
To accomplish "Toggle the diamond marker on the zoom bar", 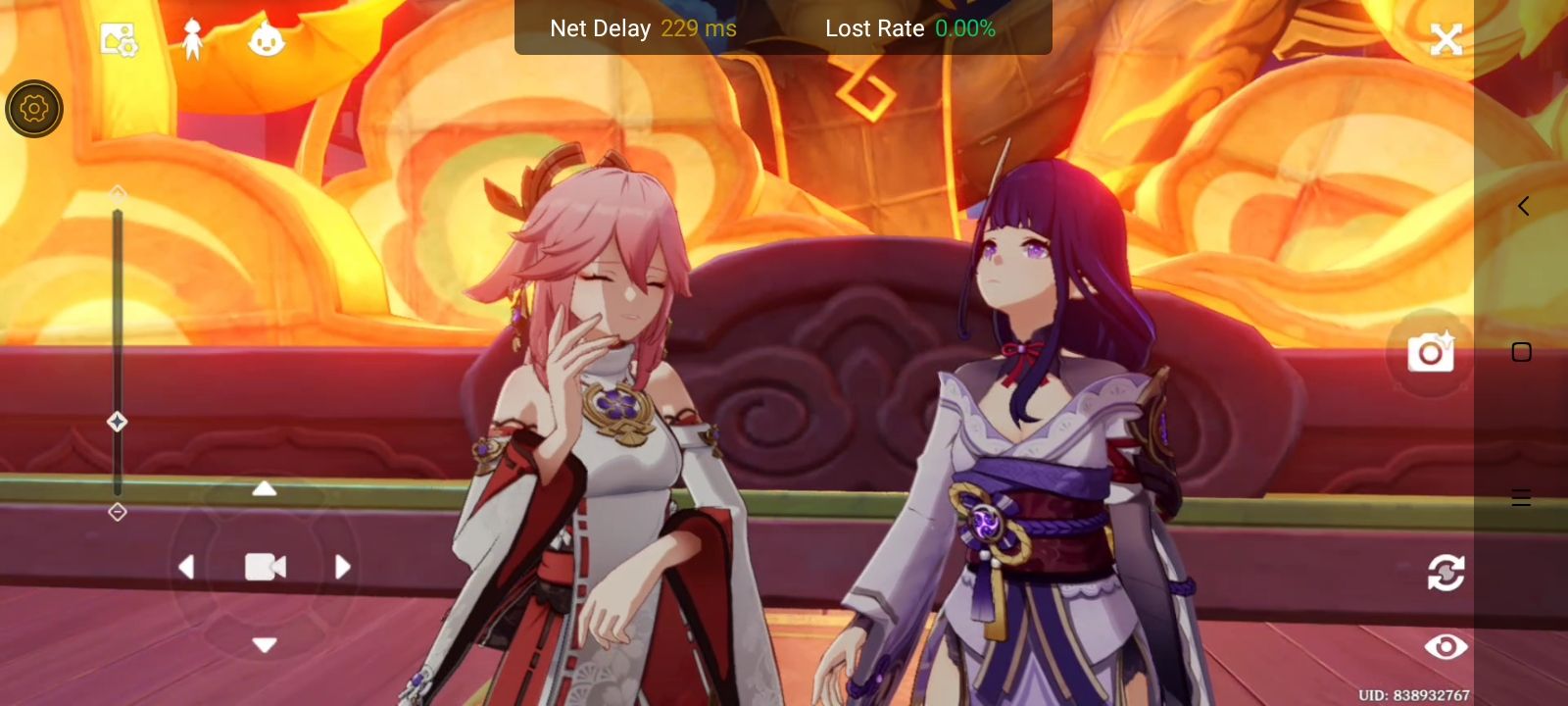I will click(118, 422).
